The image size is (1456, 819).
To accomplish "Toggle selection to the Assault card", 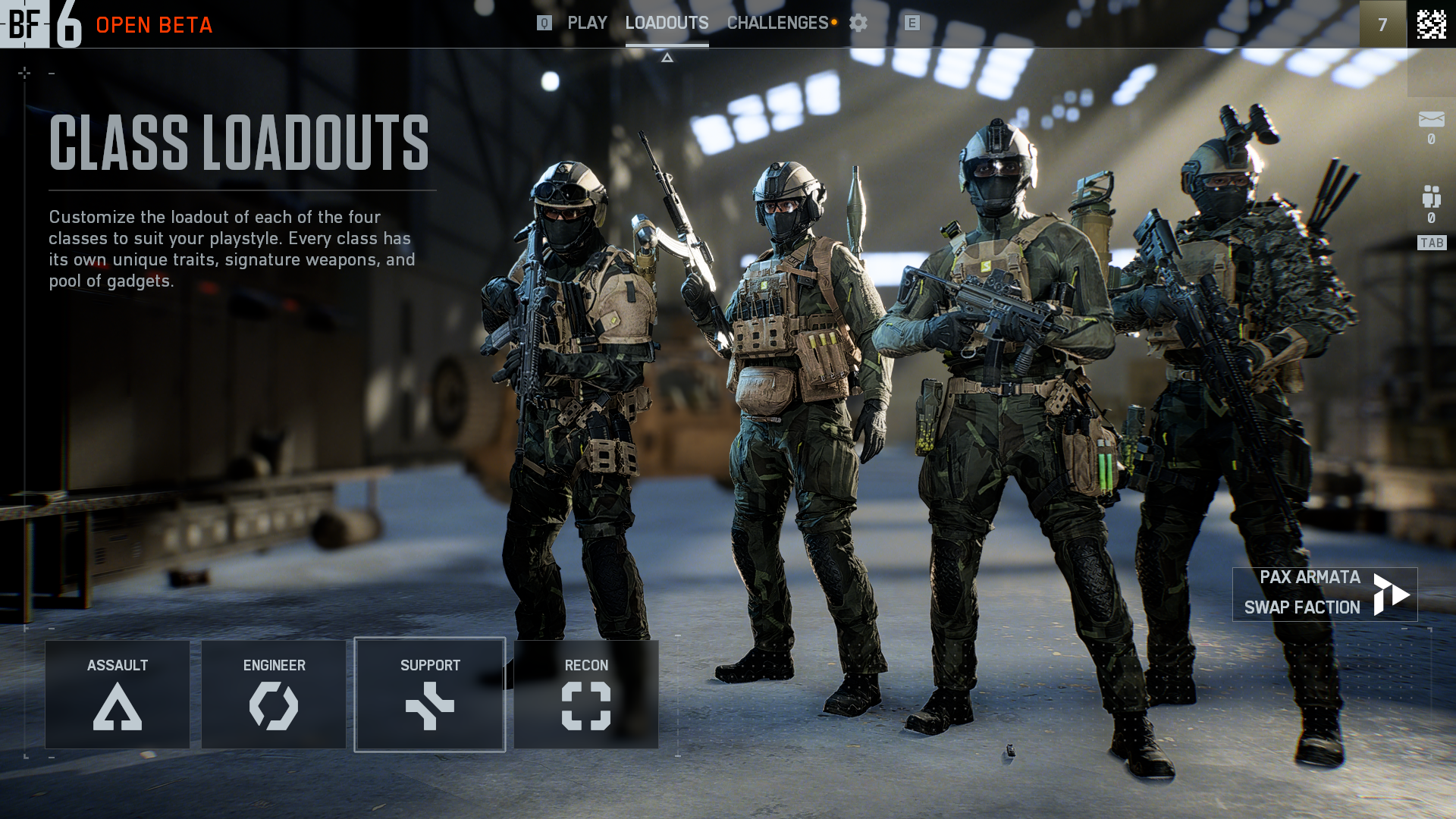I will tap(118, 694).
